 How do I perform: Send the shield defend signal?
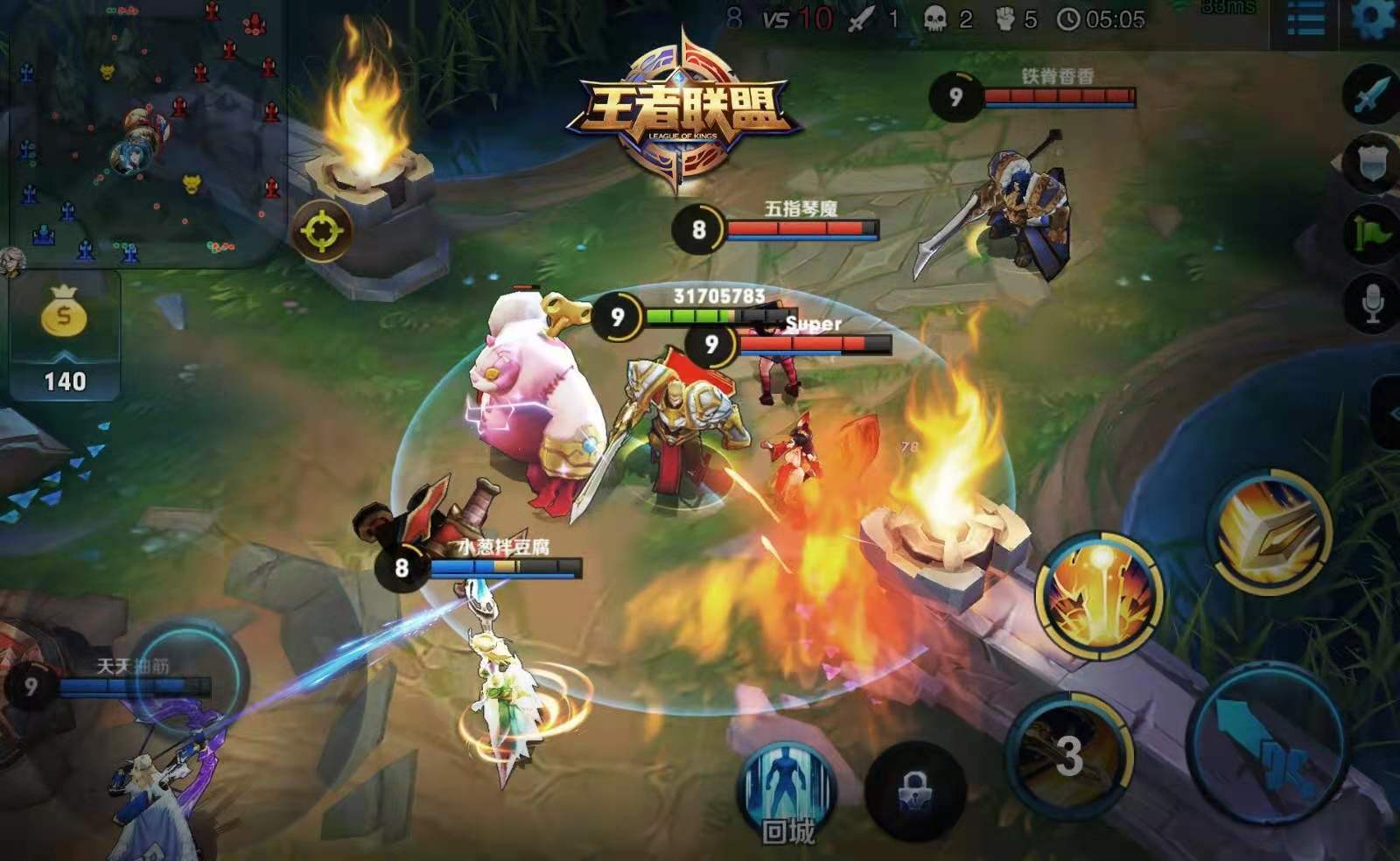[x=1371, y=164]
